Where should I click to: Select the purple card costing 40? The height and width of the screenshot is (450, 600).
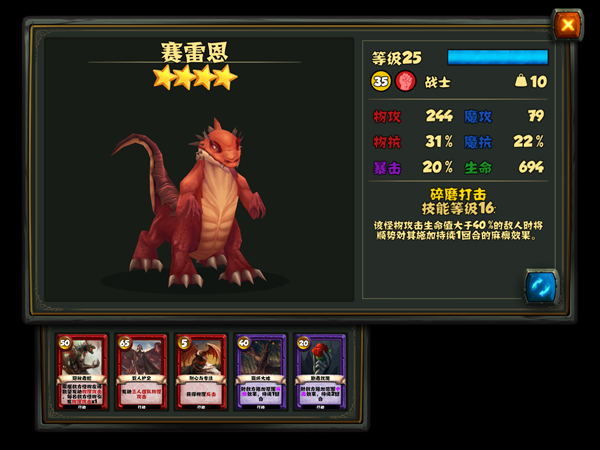[x=259, y=373]
